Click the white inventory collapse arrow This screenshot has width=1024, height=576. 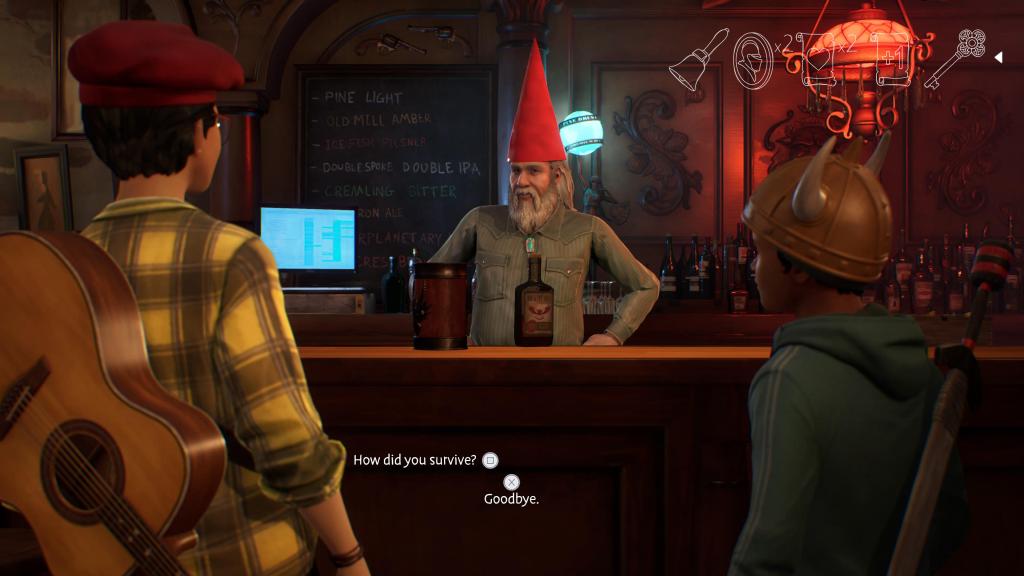click(997, 57)
